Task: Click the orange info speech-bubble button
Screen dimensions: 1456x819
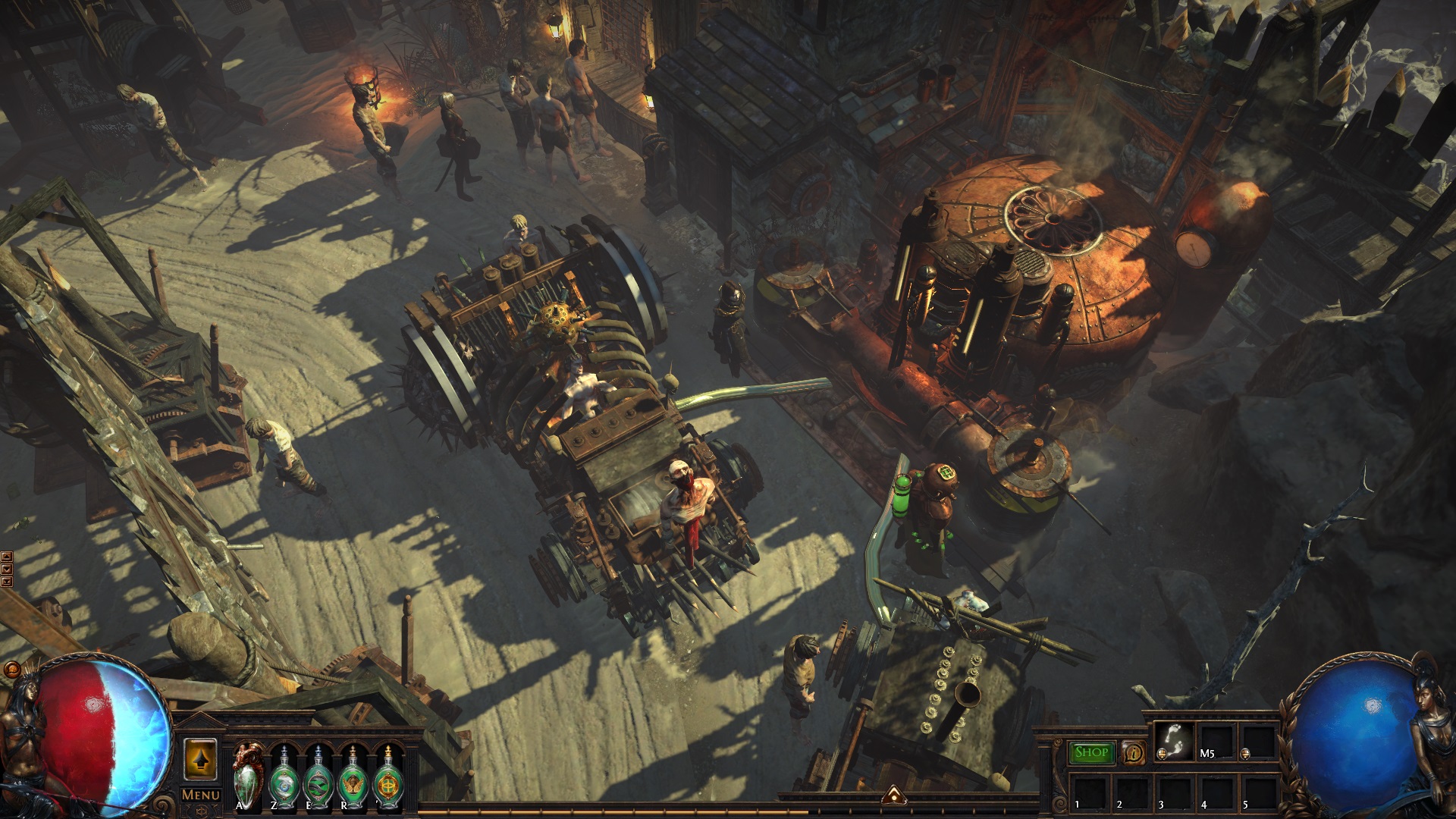Action: pyautogui.click(x=1133, y=752)
